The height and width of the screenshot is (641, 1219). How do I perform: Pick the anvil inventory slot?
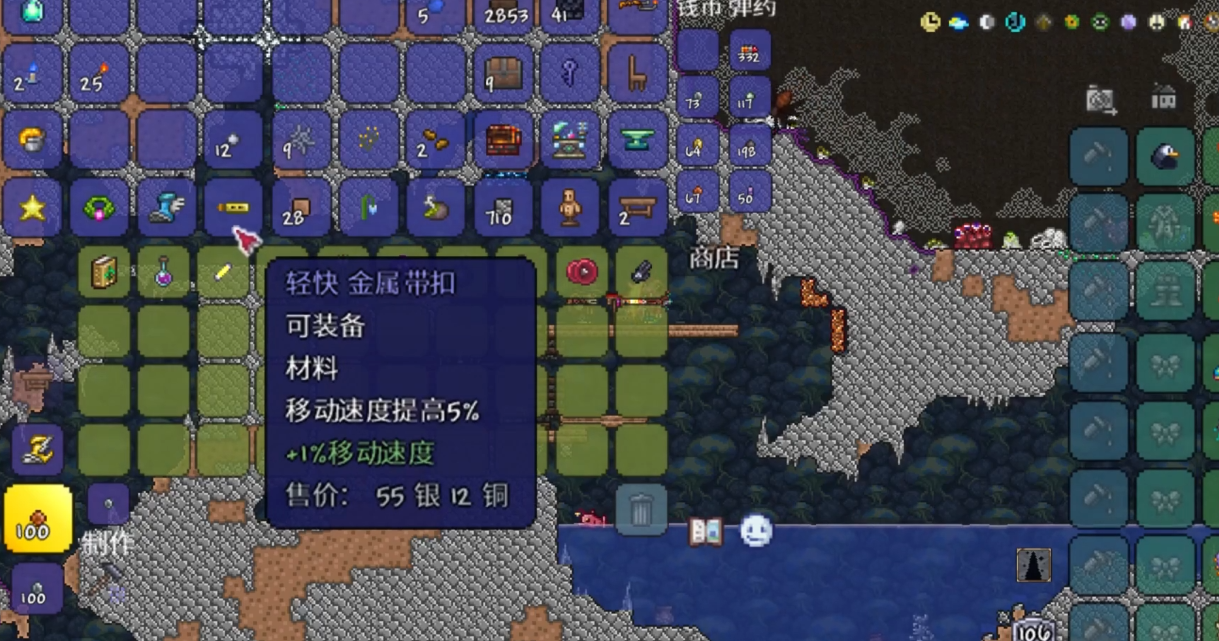637,140
